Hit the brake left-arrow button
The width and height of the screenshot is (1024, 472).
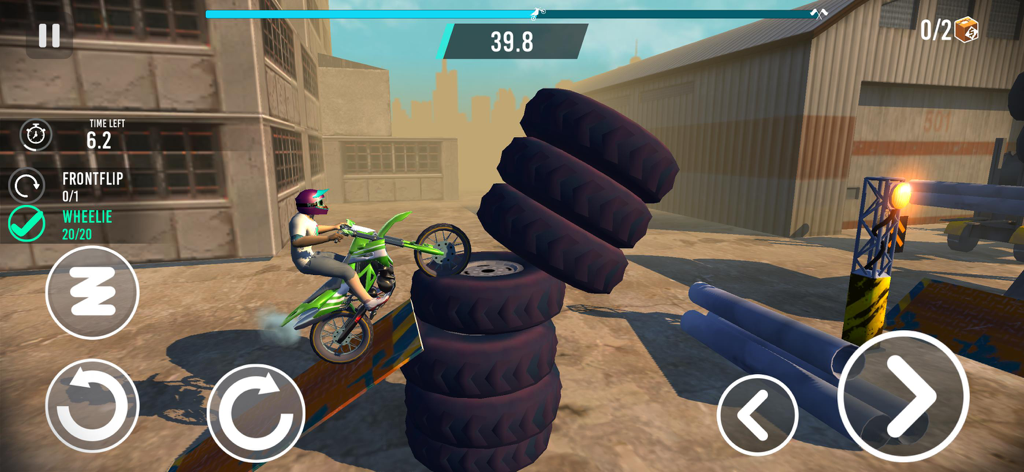[x=757, y=415]
